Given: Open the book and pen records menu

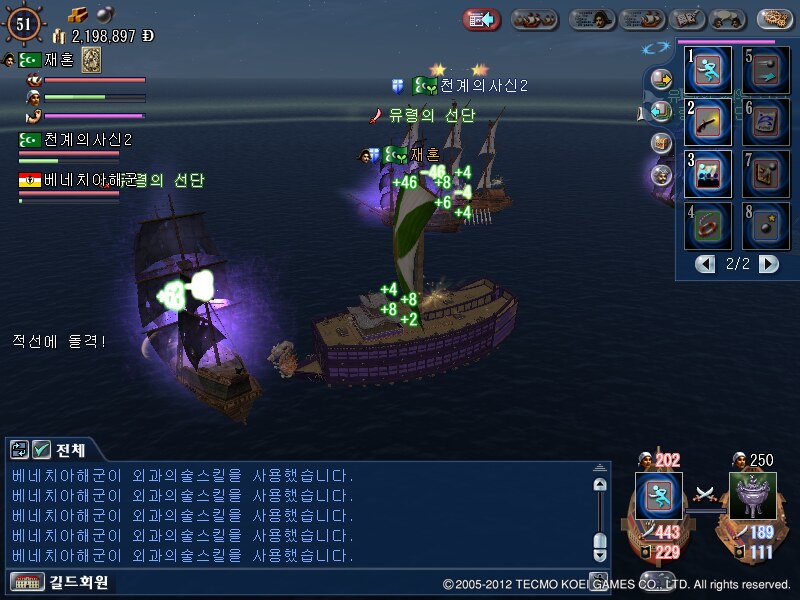Looking at the screenshot, I should pyautogui.click(x=687, y=19).
